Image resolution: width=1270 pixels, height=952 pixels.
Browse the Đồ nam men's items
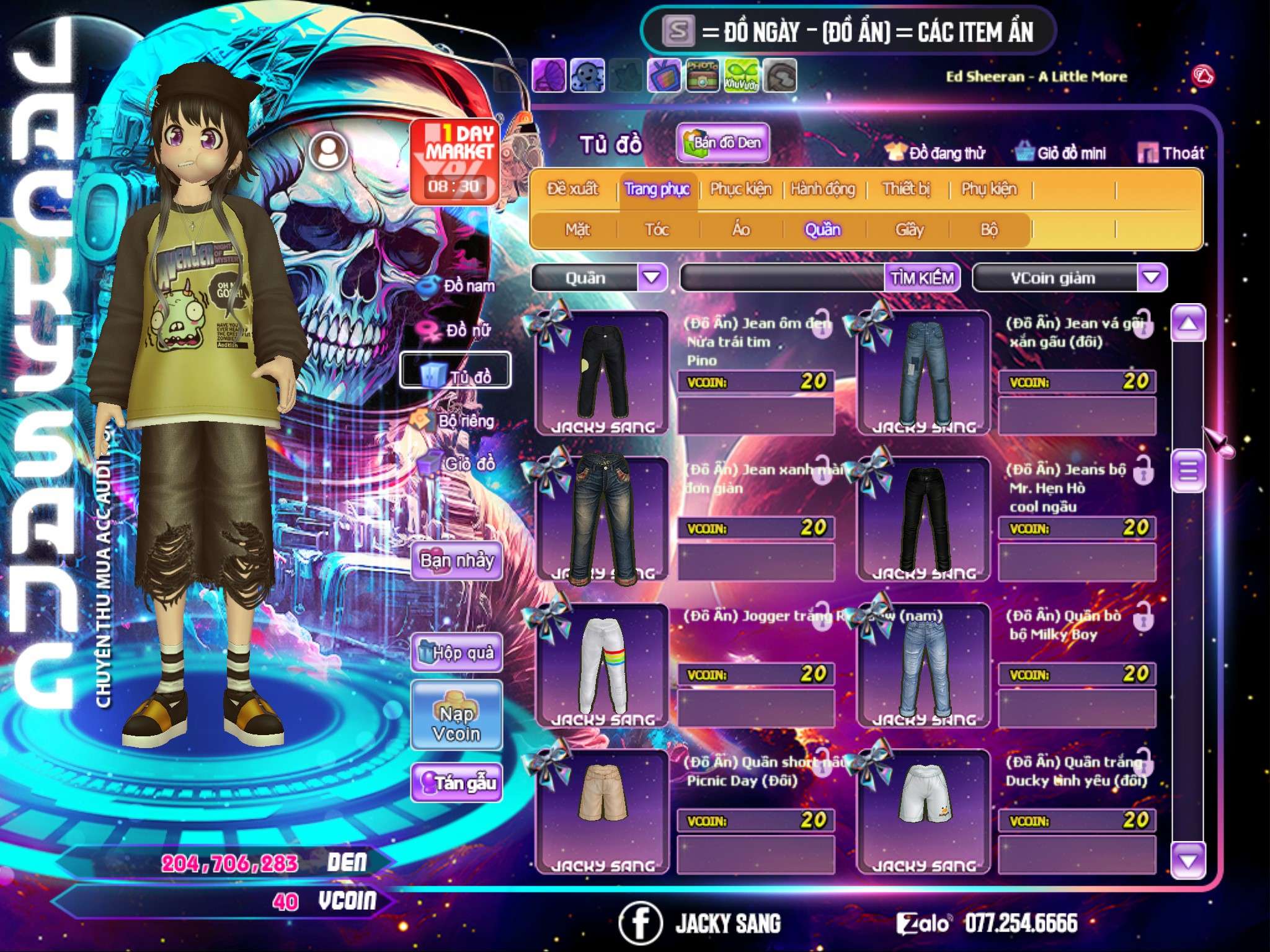[x=458, y=286]
